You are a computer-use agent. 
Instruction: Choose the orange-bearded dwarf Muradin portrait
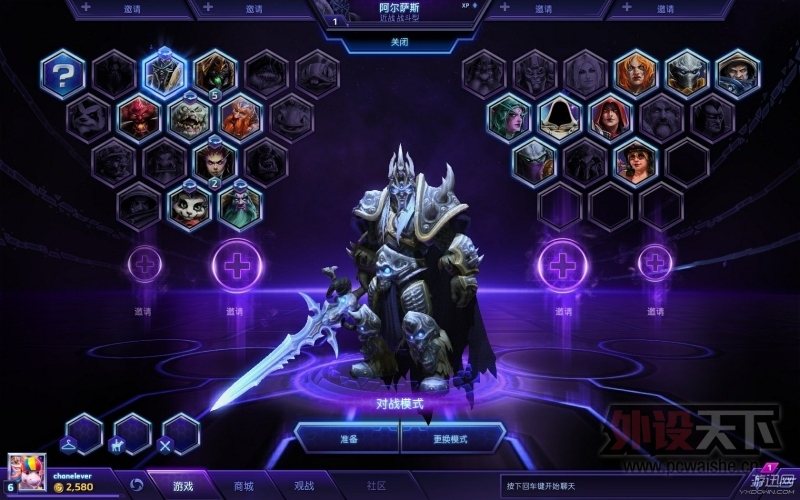(241, 118)
